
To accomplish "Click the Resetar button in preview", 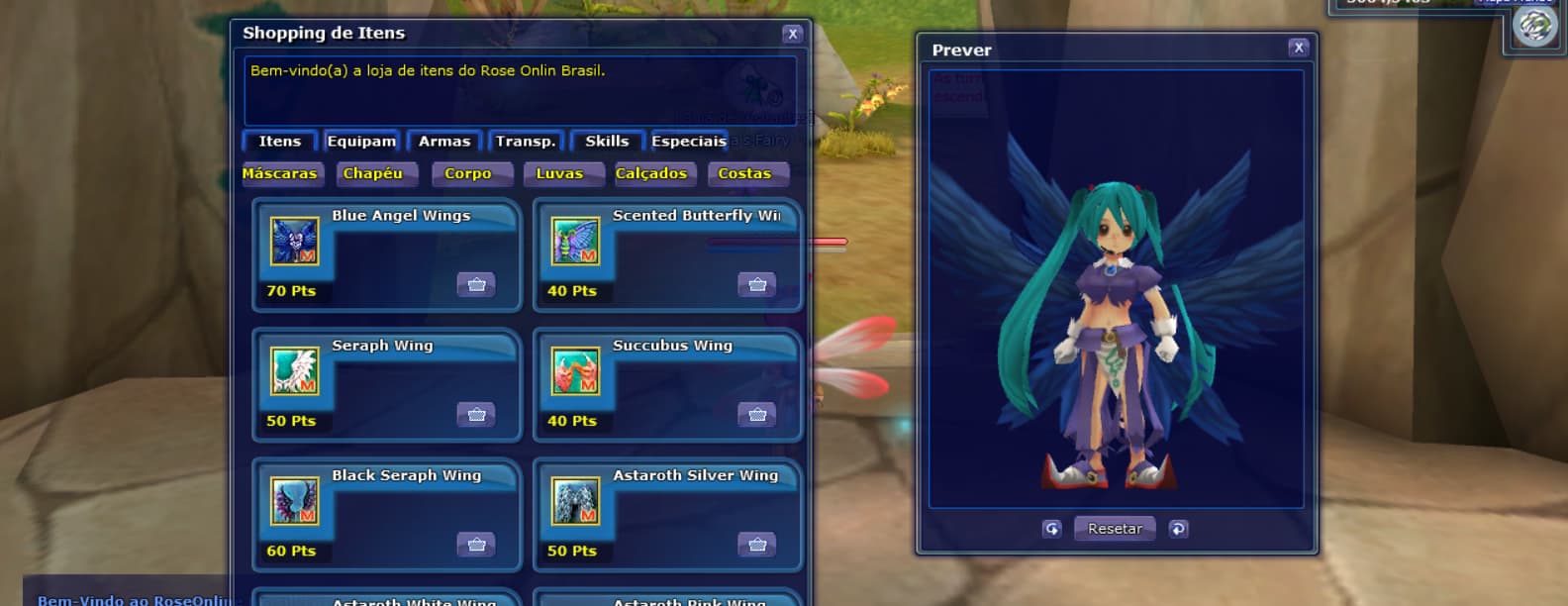I will pos(1115,529).
